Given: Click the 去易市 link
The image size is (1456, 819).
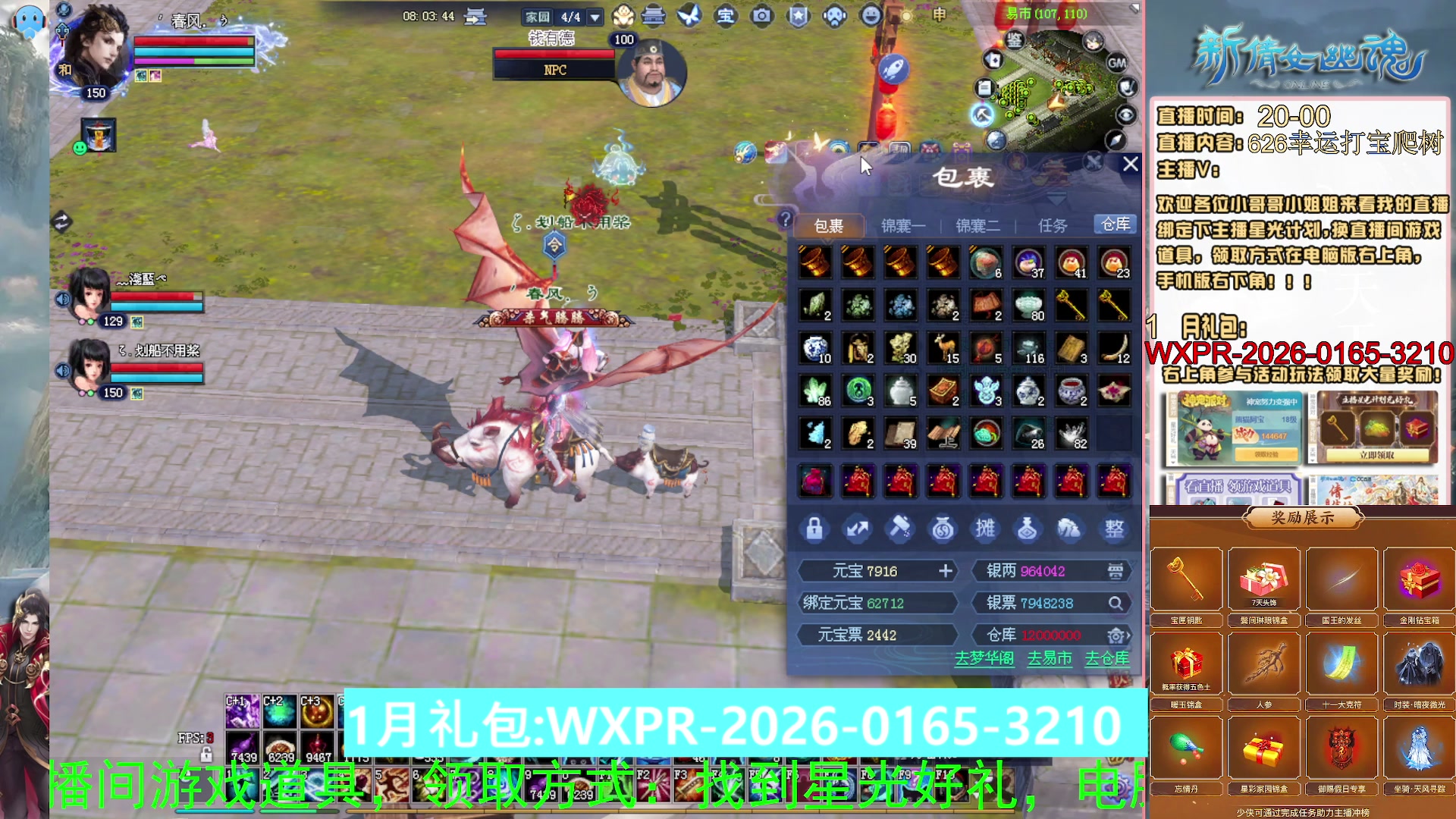Looking at the screenshot, I should (1050, 660).
